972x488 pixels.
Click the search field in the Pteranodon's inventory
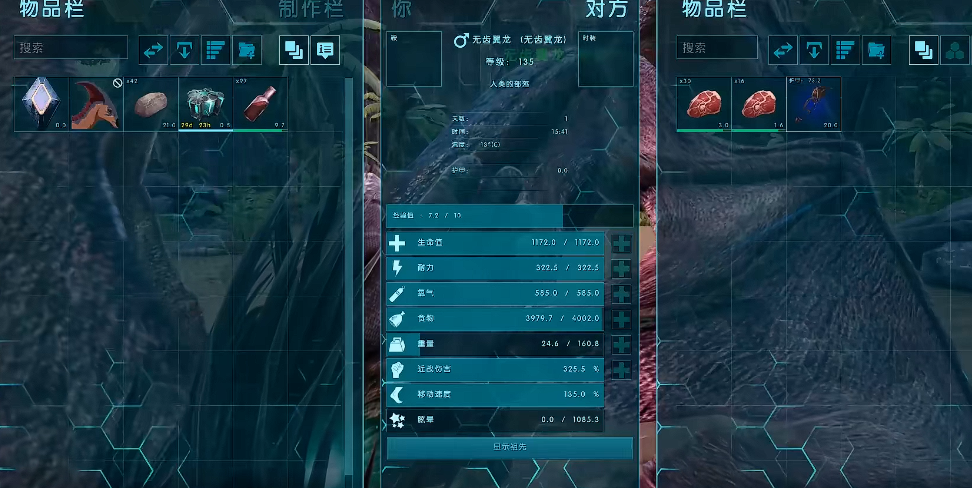coord(716,48)
